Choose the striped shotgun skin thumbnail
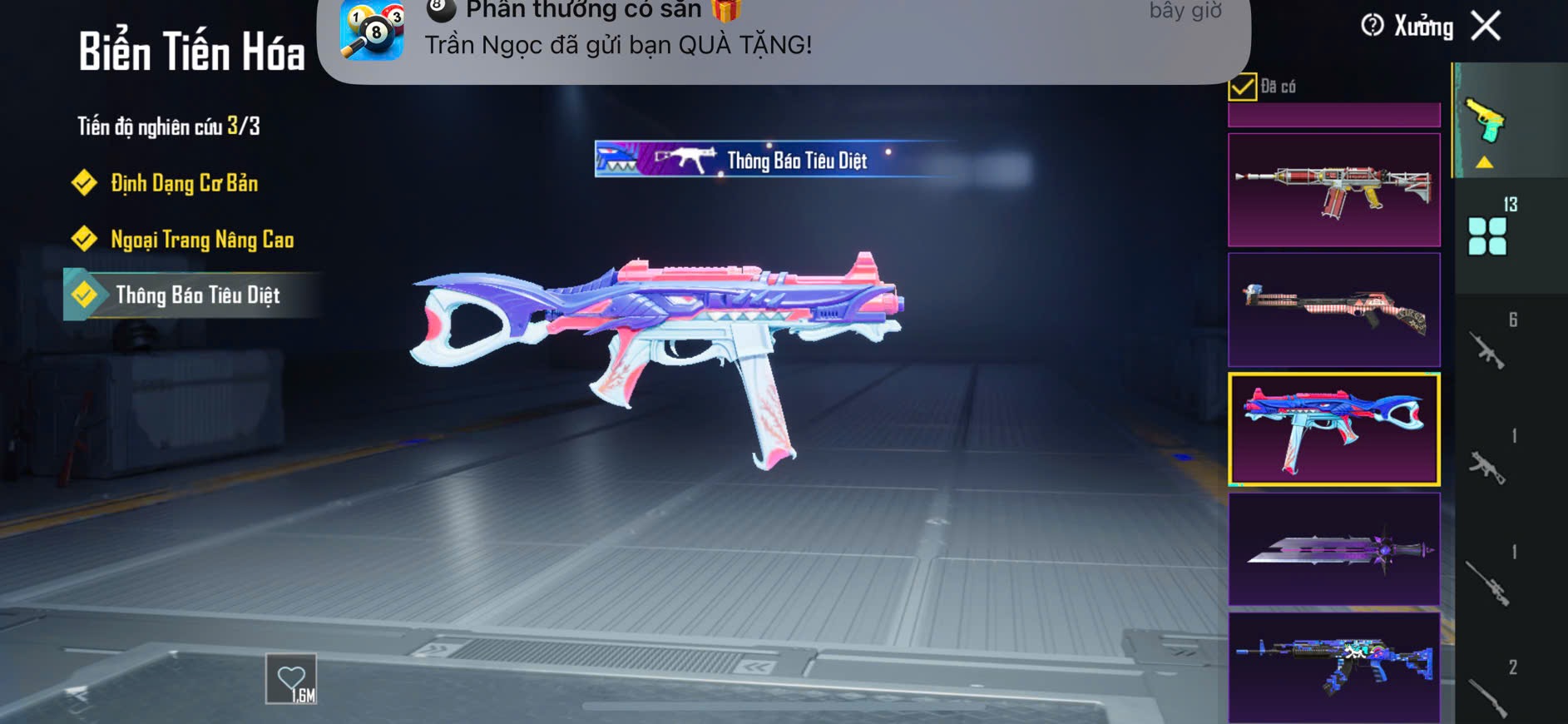 tap(1333, 310)
